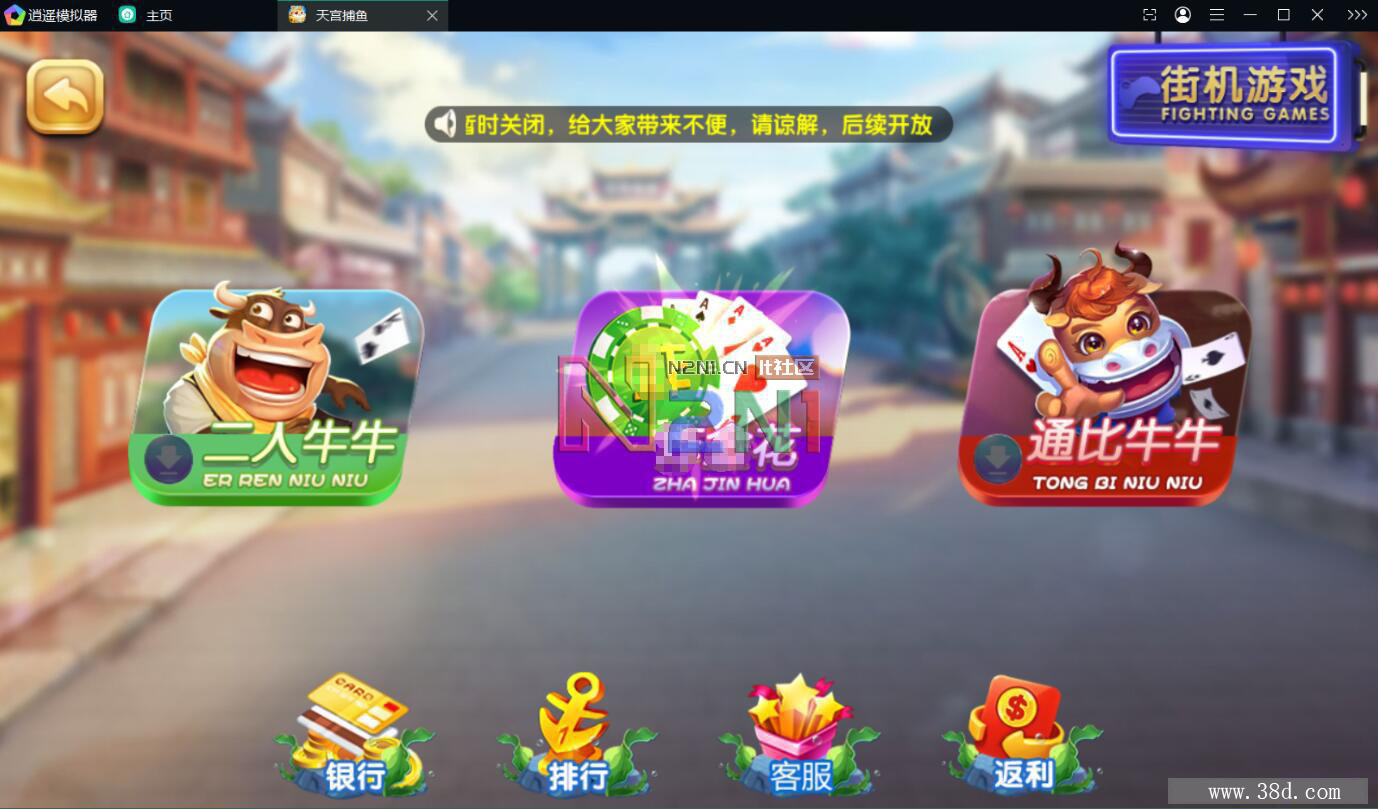The height and width of the screenshot is (809, 1378).
Task: Toggle fullscreen mode via emulator icon
Action: click(x=1148, y=14)
